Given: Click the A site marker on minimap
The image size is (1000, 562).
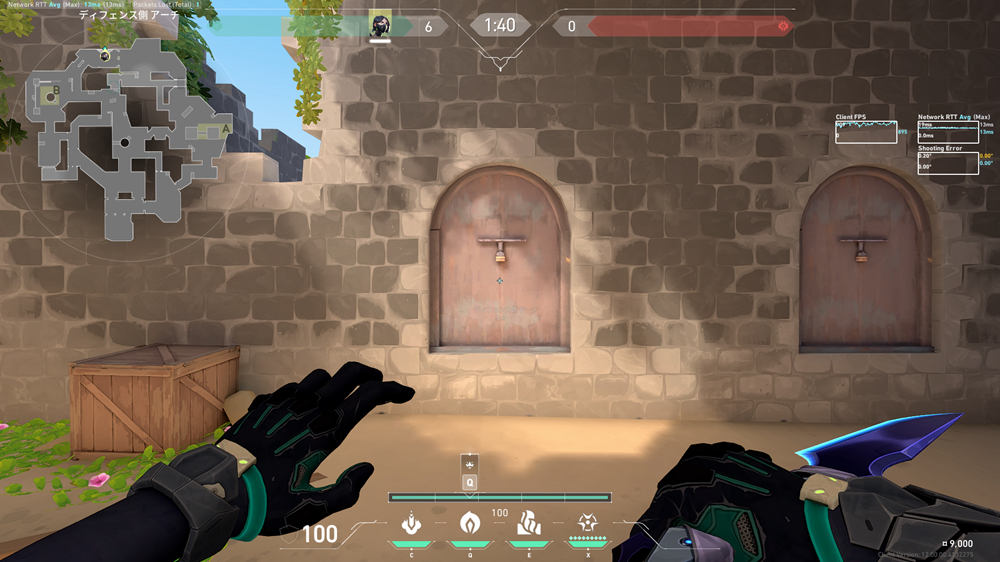Looking at the screenshot, I should [x=226, y=129].
